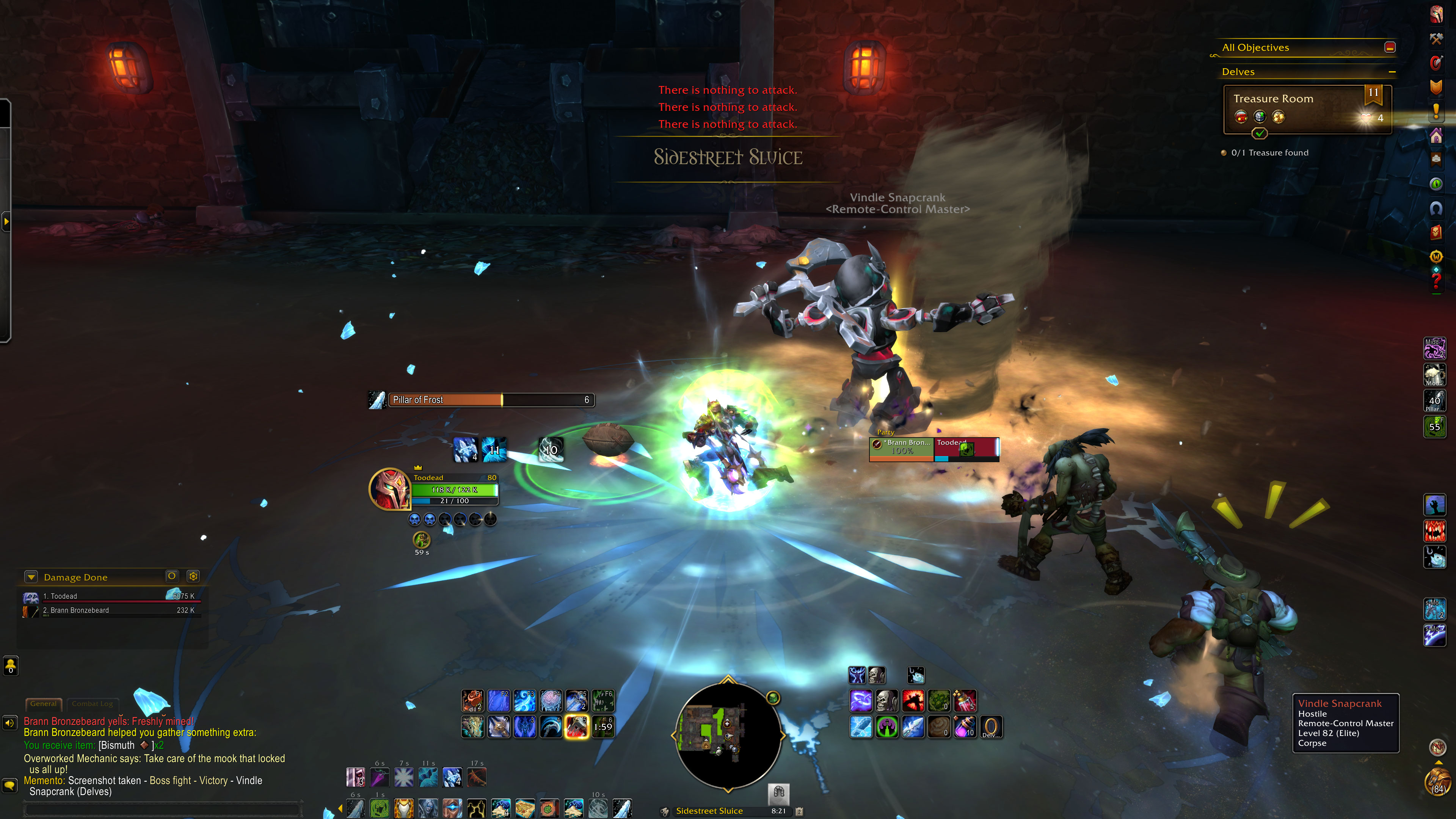Open the Damage Done dropdown arrow
The height and width of the screenshot is (819, 1456).
coord(31,577)
